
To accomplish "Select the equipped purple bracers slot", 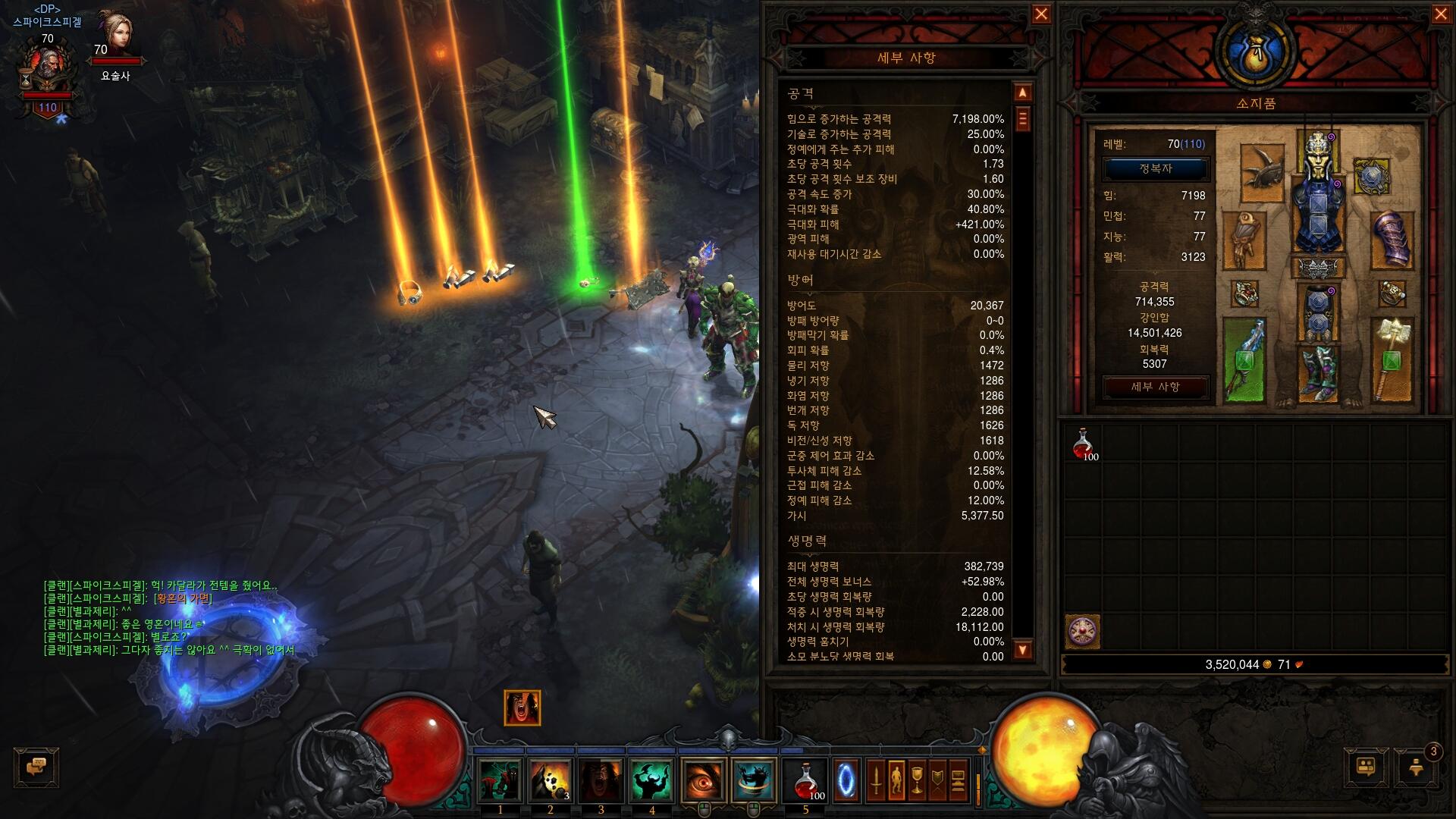I will (1392, 239).
